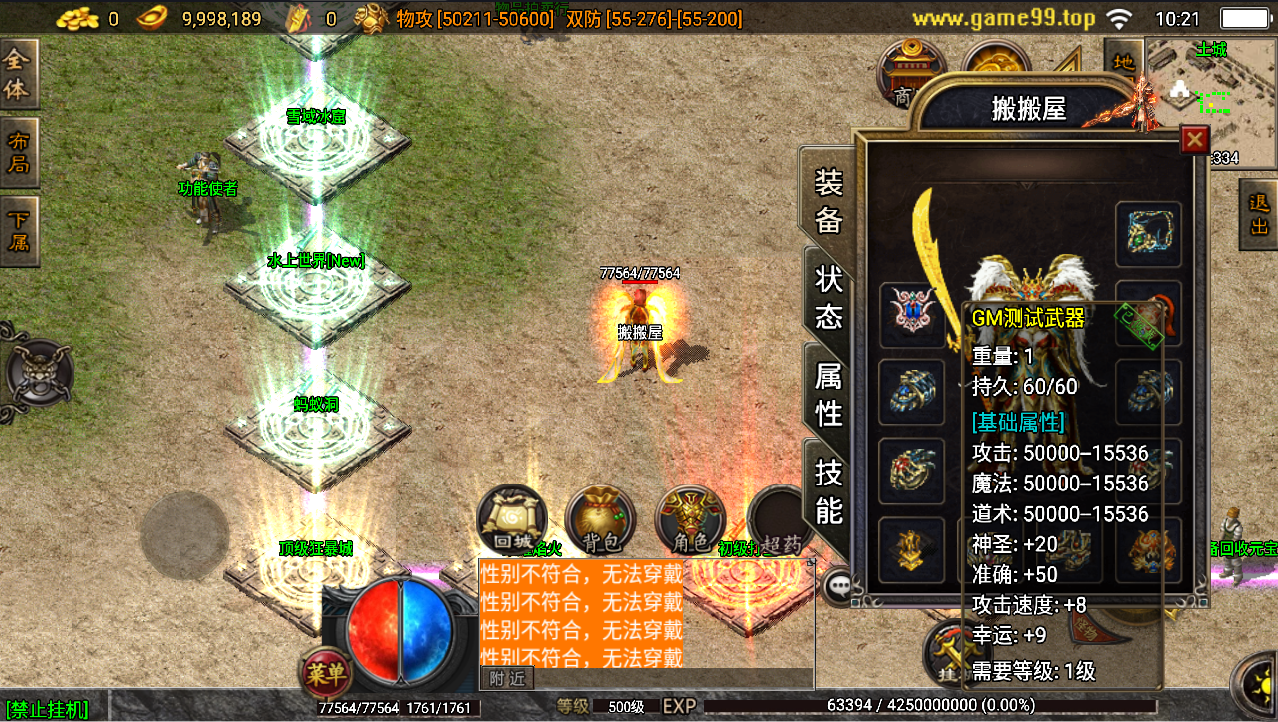Open the 布局 layout button
Screen dimensions: 1278x722
pos(18,152)
